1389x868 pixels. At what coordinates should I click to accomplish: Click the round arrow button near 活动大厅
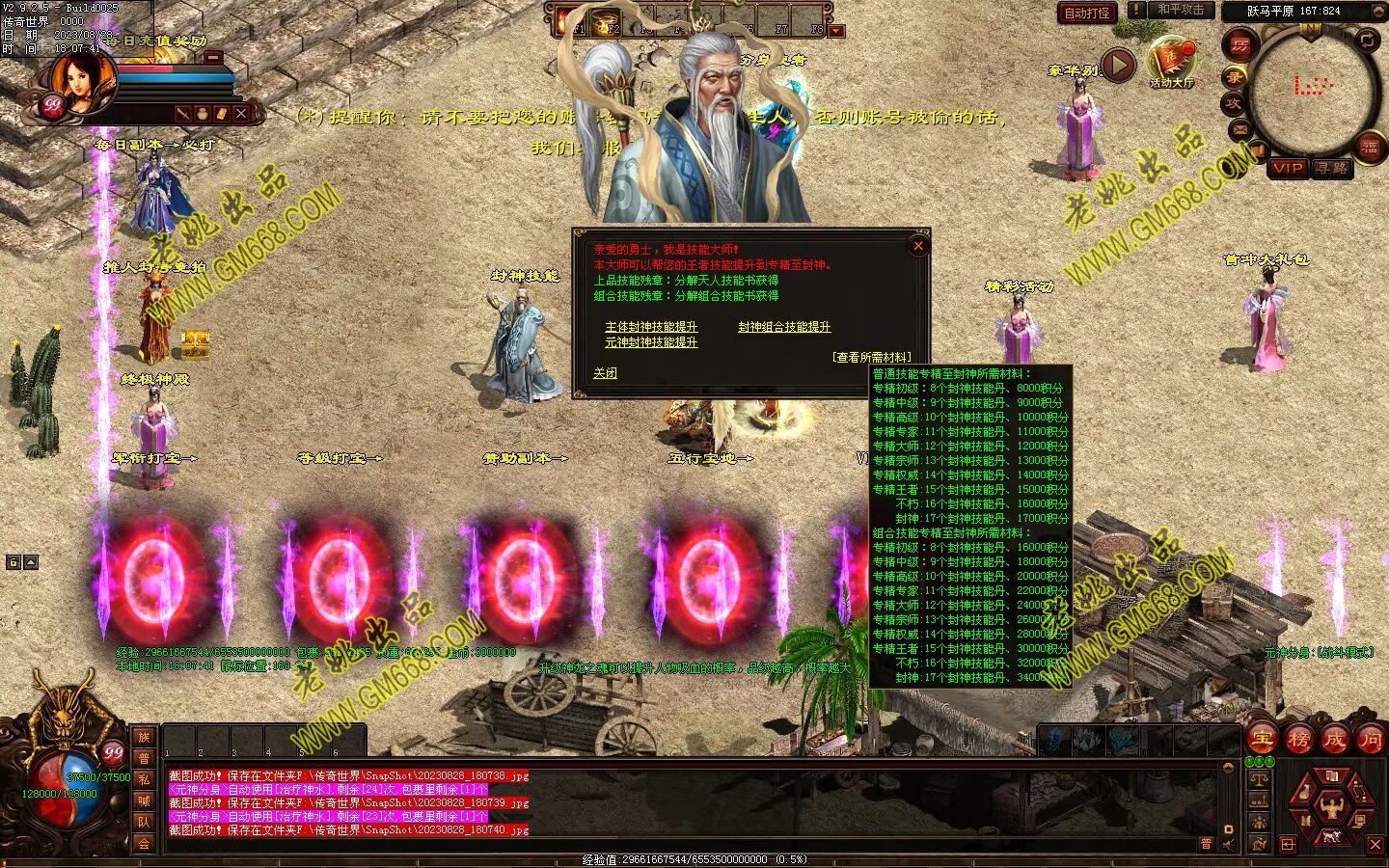point(1118,66)
